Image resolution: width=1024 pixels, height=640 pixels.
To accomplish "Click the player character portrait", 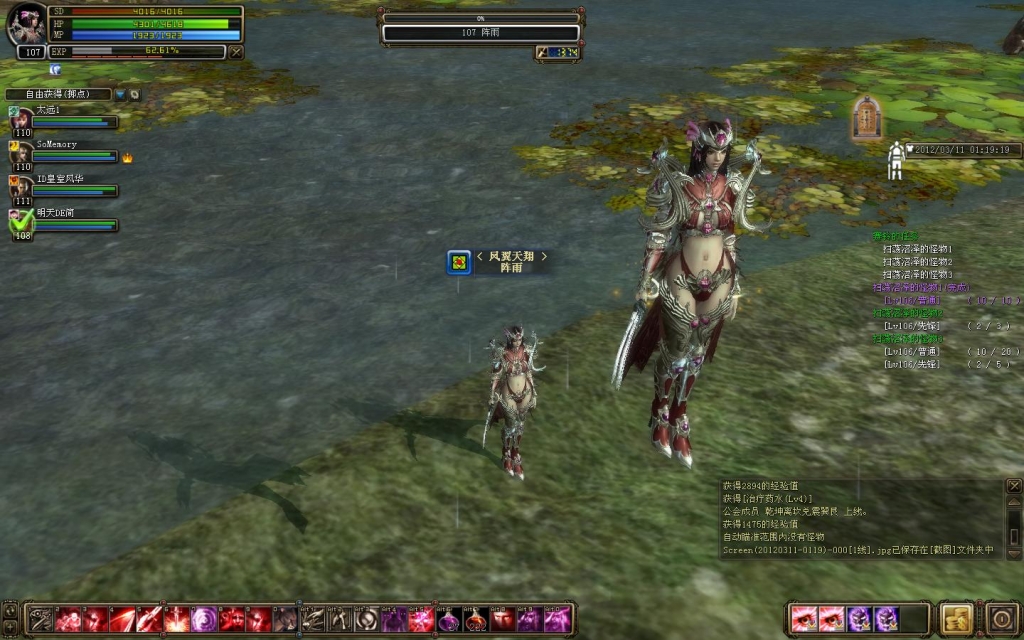I will (27, 24).
